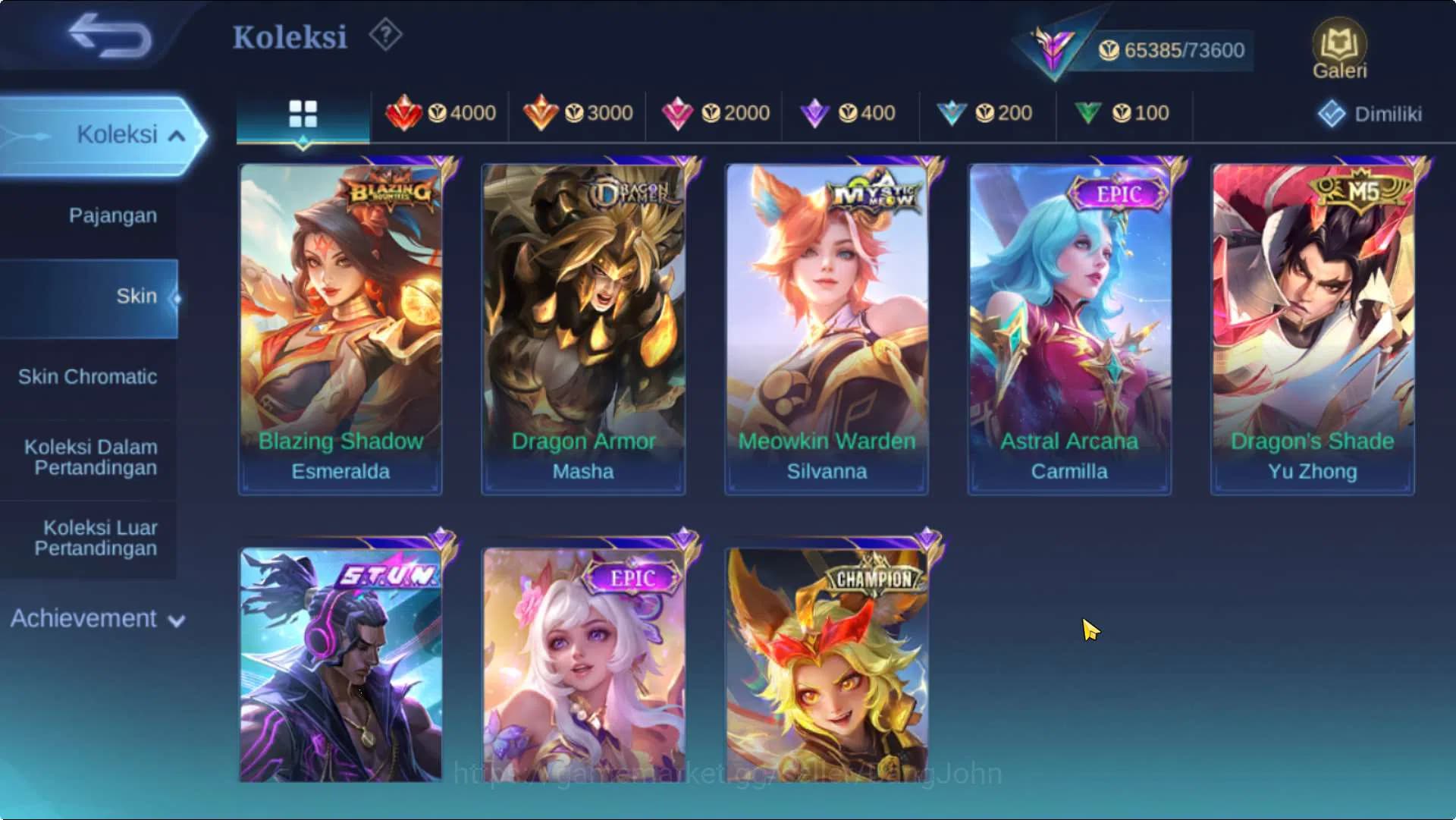Screen dimensions: 1456x820
Task: Switch to the Skin Chromatic tab
Action: 89,376
